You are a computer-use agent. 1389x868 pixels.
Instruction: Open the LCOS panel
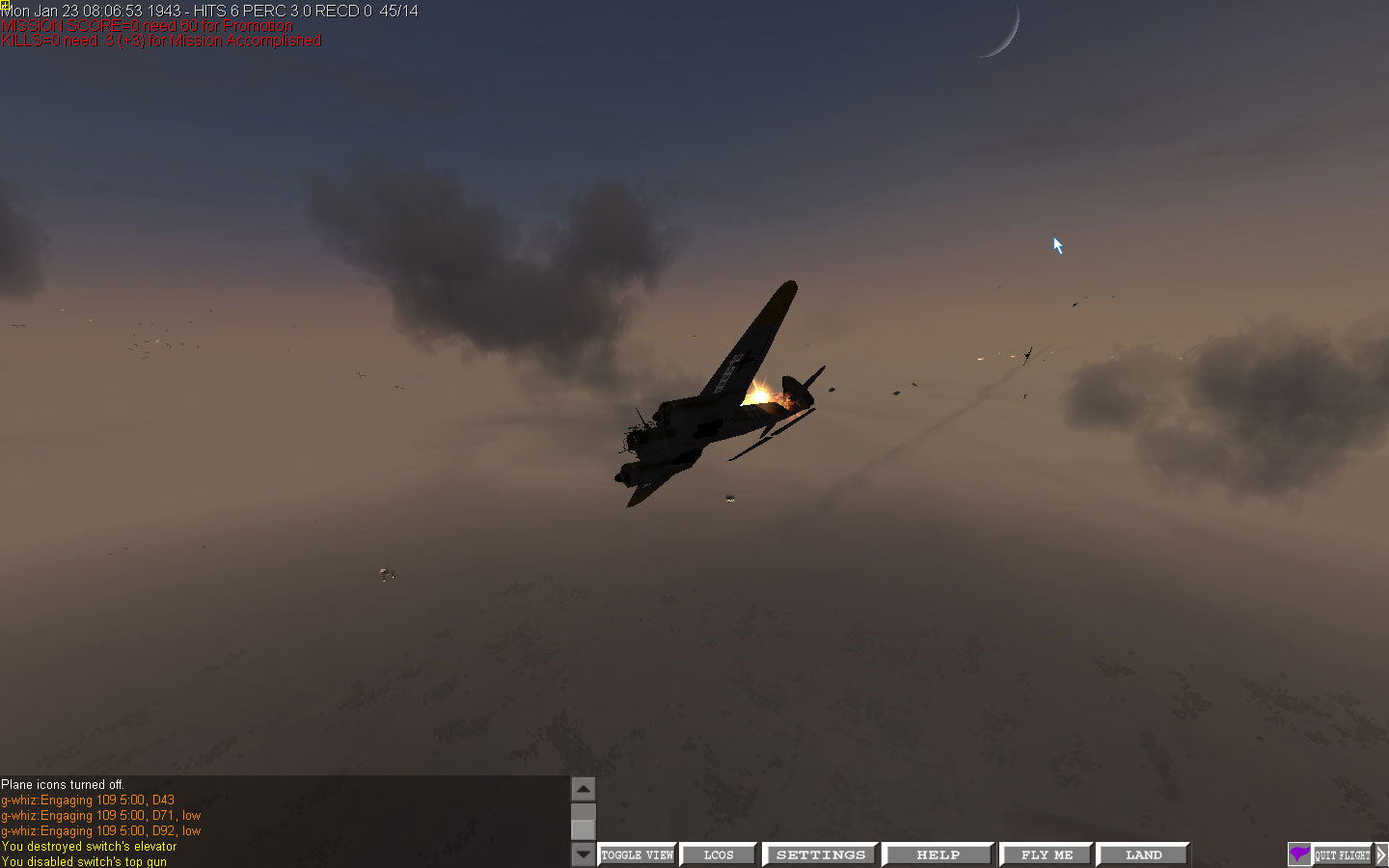click(x=718, y=854)
